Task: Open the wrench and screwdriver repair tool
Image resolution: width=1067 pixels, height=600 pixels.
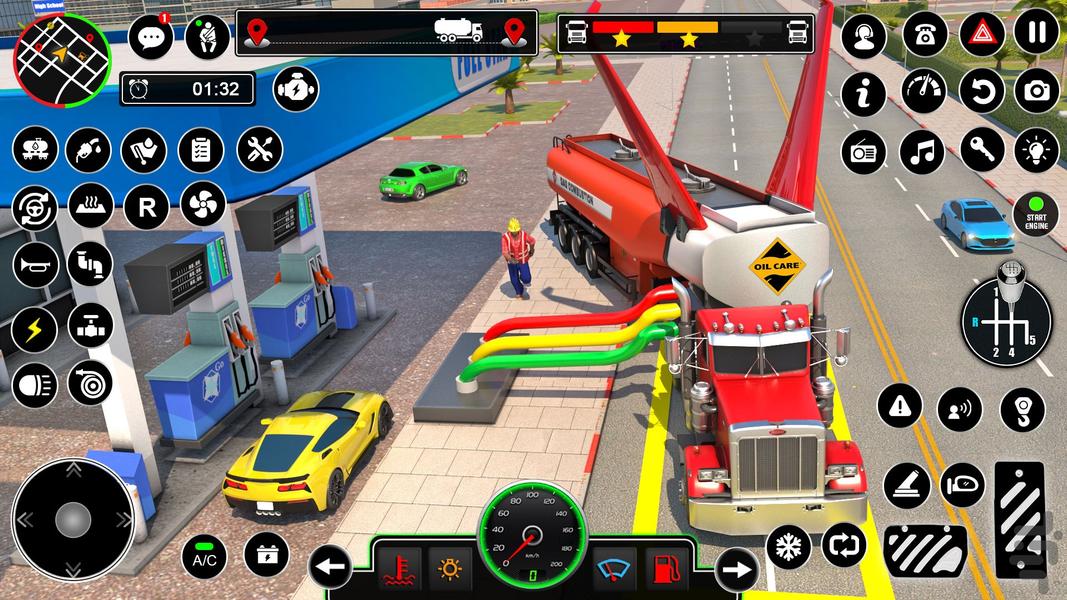Action: (260, 151)
